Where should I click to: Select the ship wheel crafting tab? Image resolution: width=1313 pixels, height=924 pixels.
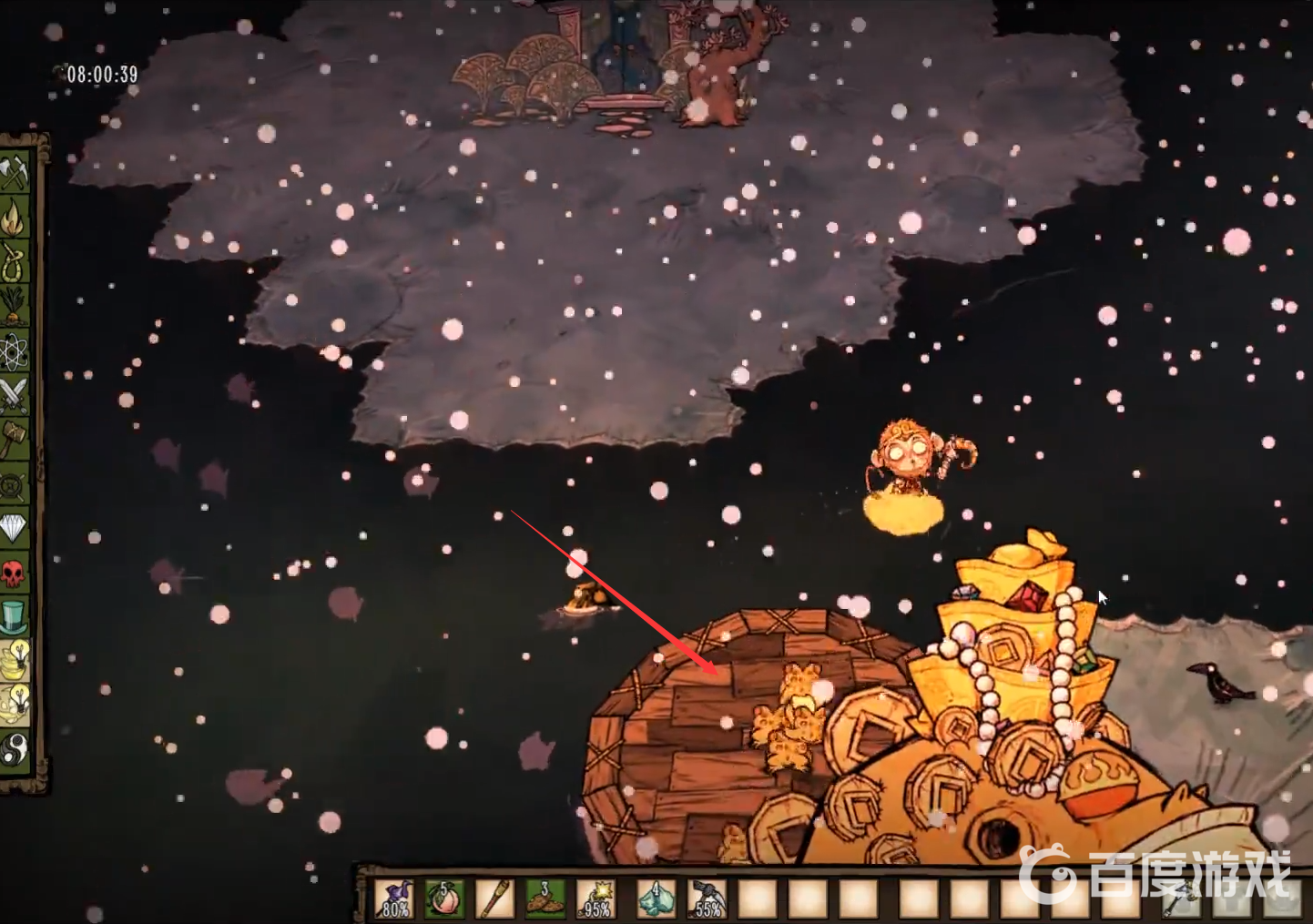(15, 485)
